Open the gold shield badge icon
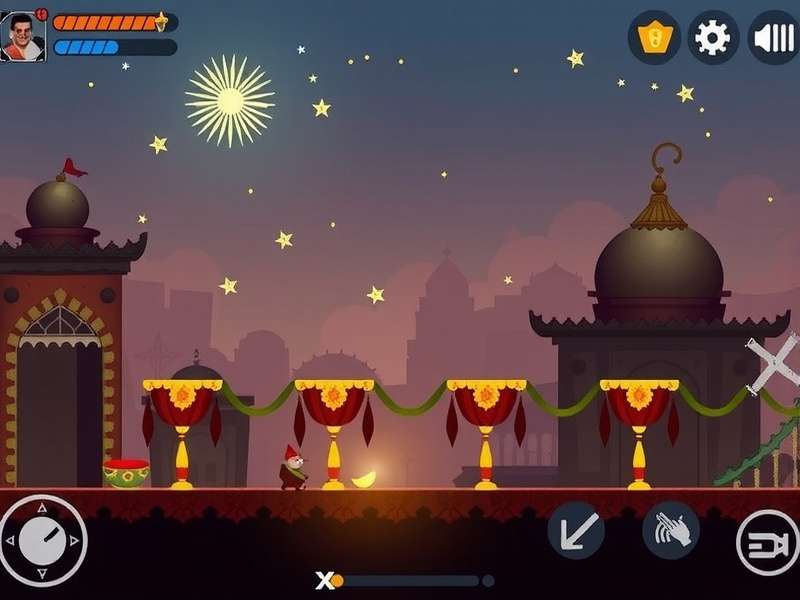This screenshot has height=600, width=800. (654, 38)
